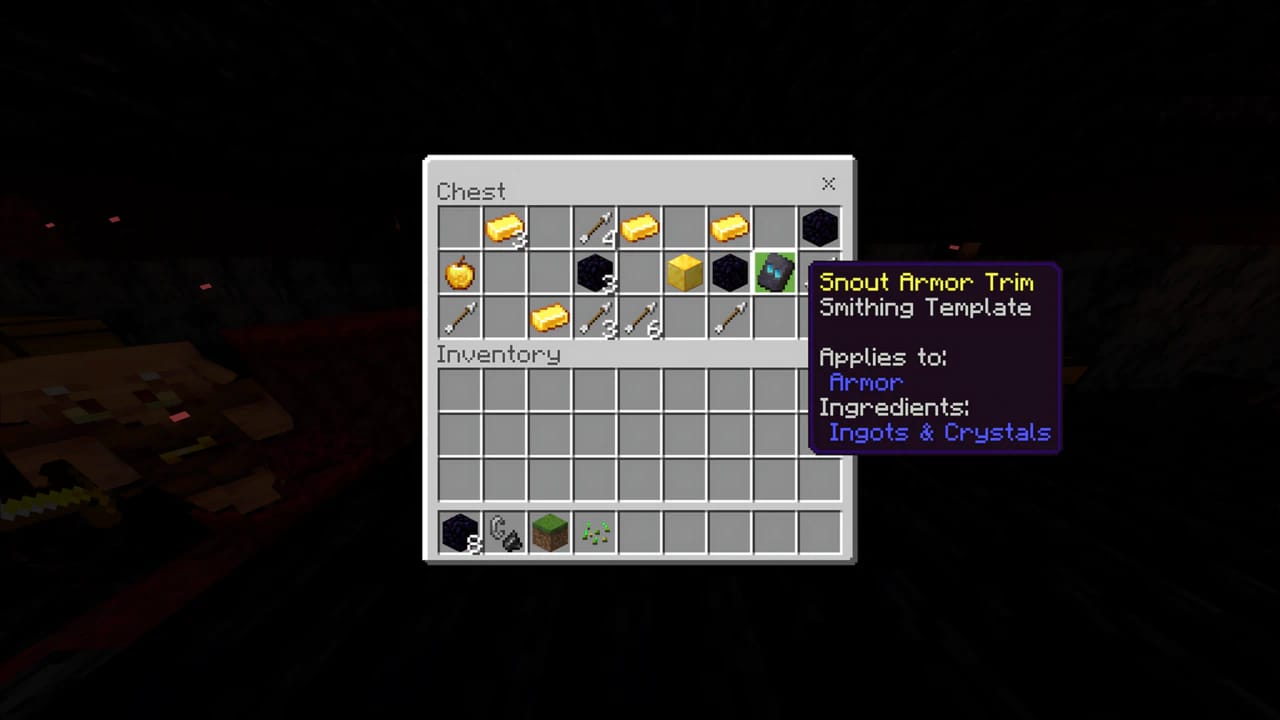Select the flint and steel in the hotbar
1280x720 pixels.
pos(505,533)
